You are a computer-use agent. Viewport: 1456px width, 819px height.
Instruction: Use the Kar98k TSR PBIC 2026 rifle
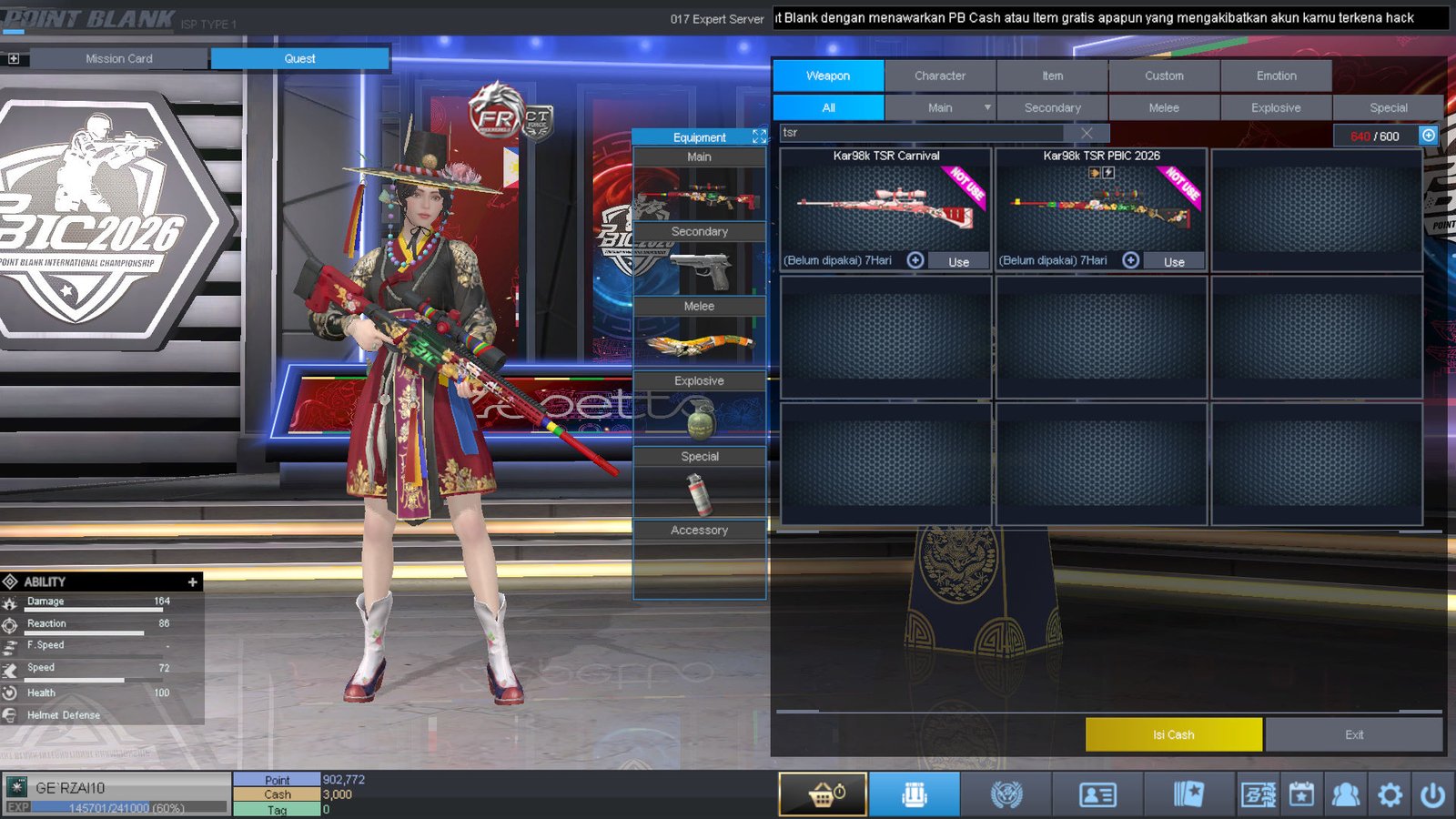point(1174,261)
